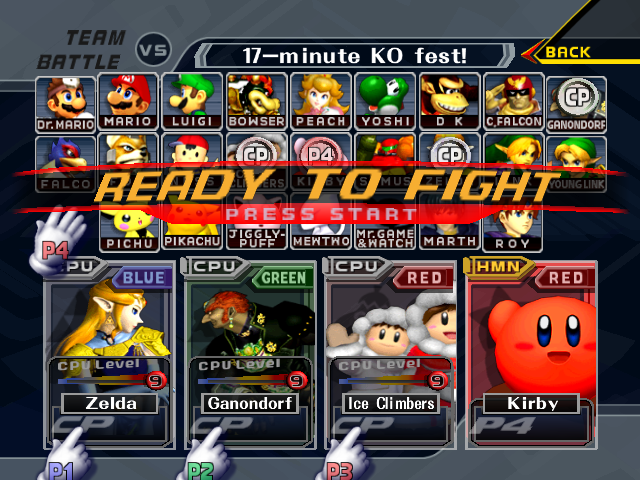Adjust Zelda's CPU level slider
Viewport: 640px width, 480px height.
[104, 380]
